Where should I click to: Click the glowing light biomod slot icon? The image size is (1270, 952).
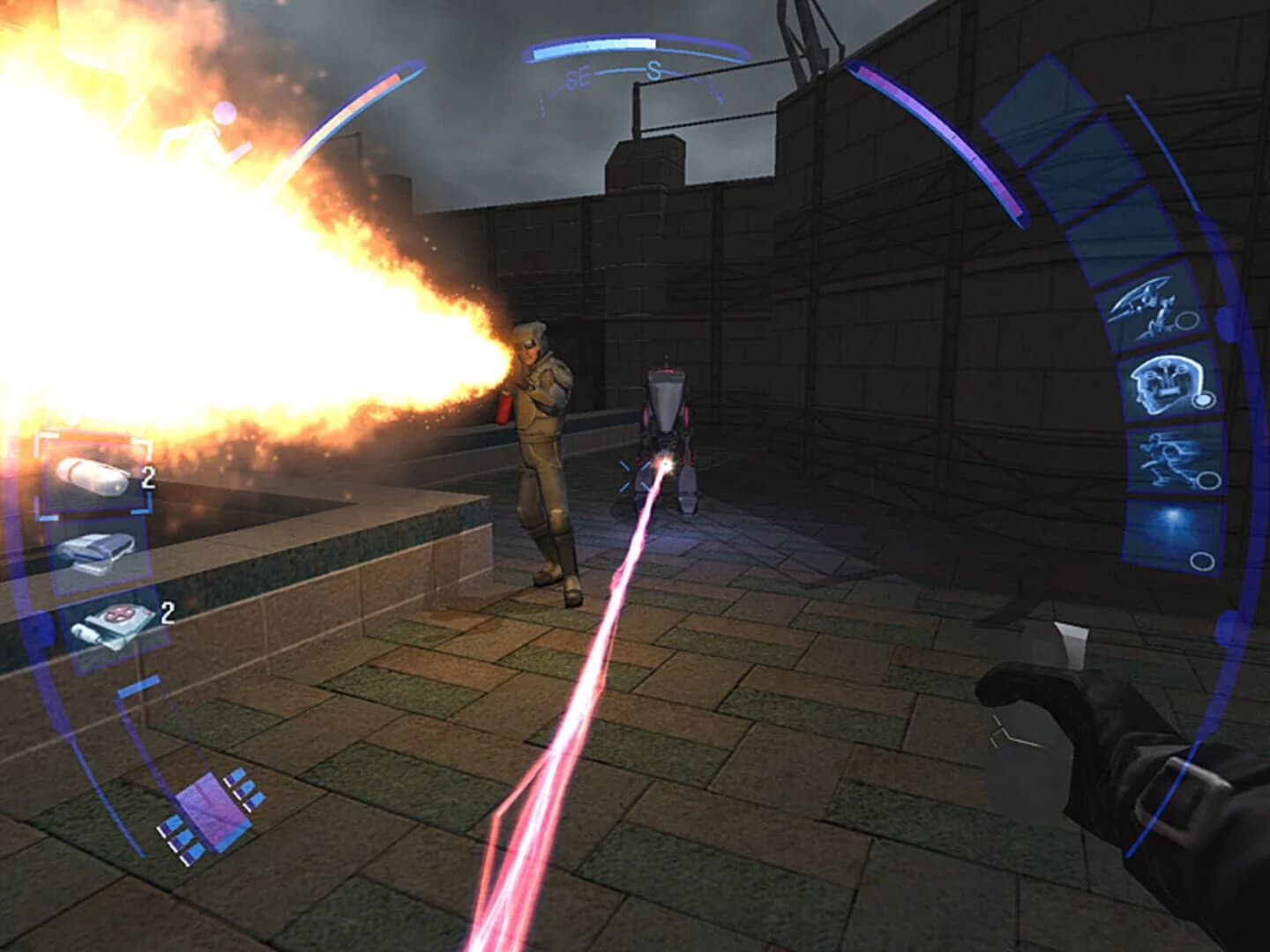pyautogui.click(x=1172, y=522)
